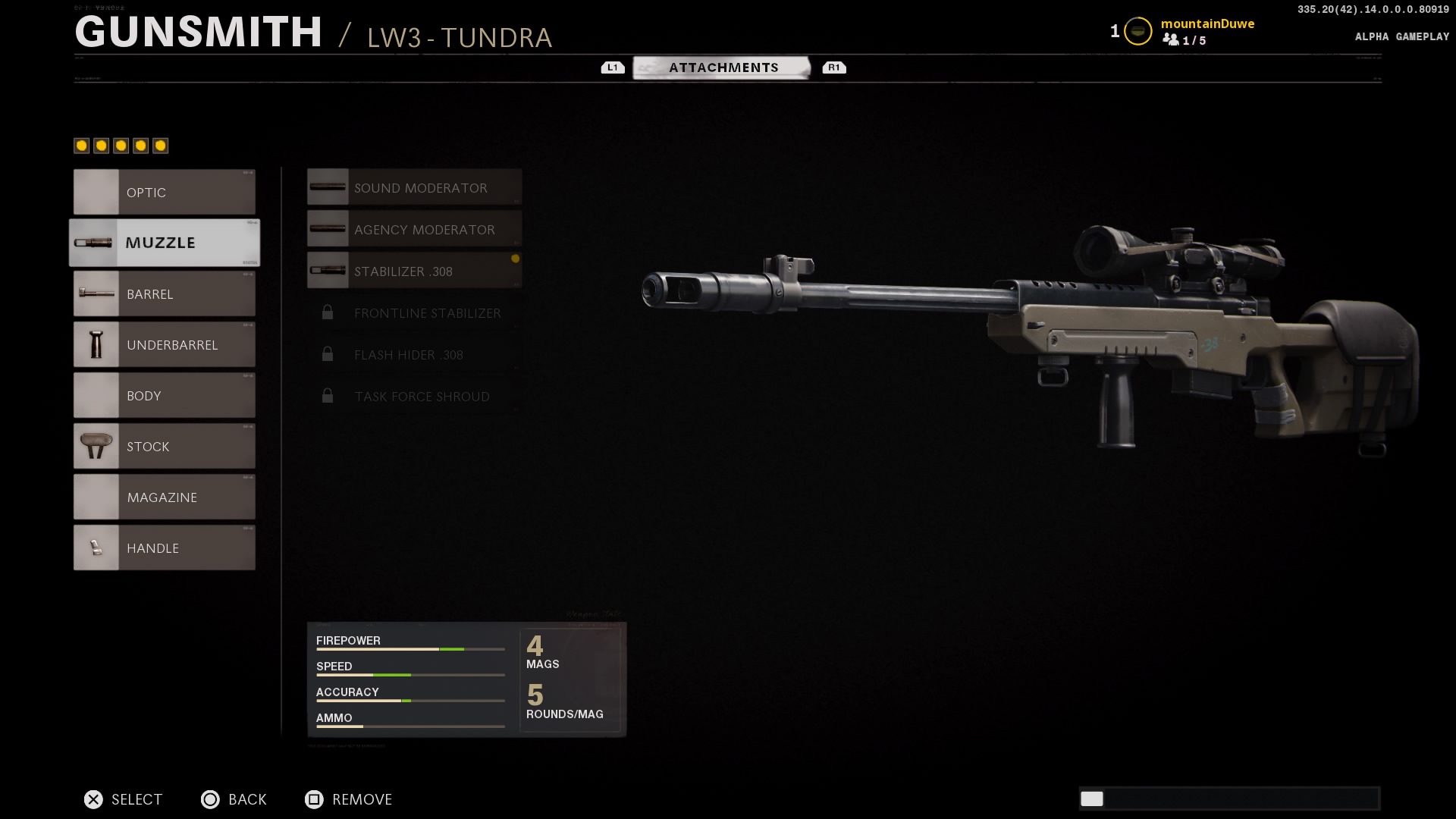Select the Stock category icon
The image size is (1456, 819).
point(96,446)
